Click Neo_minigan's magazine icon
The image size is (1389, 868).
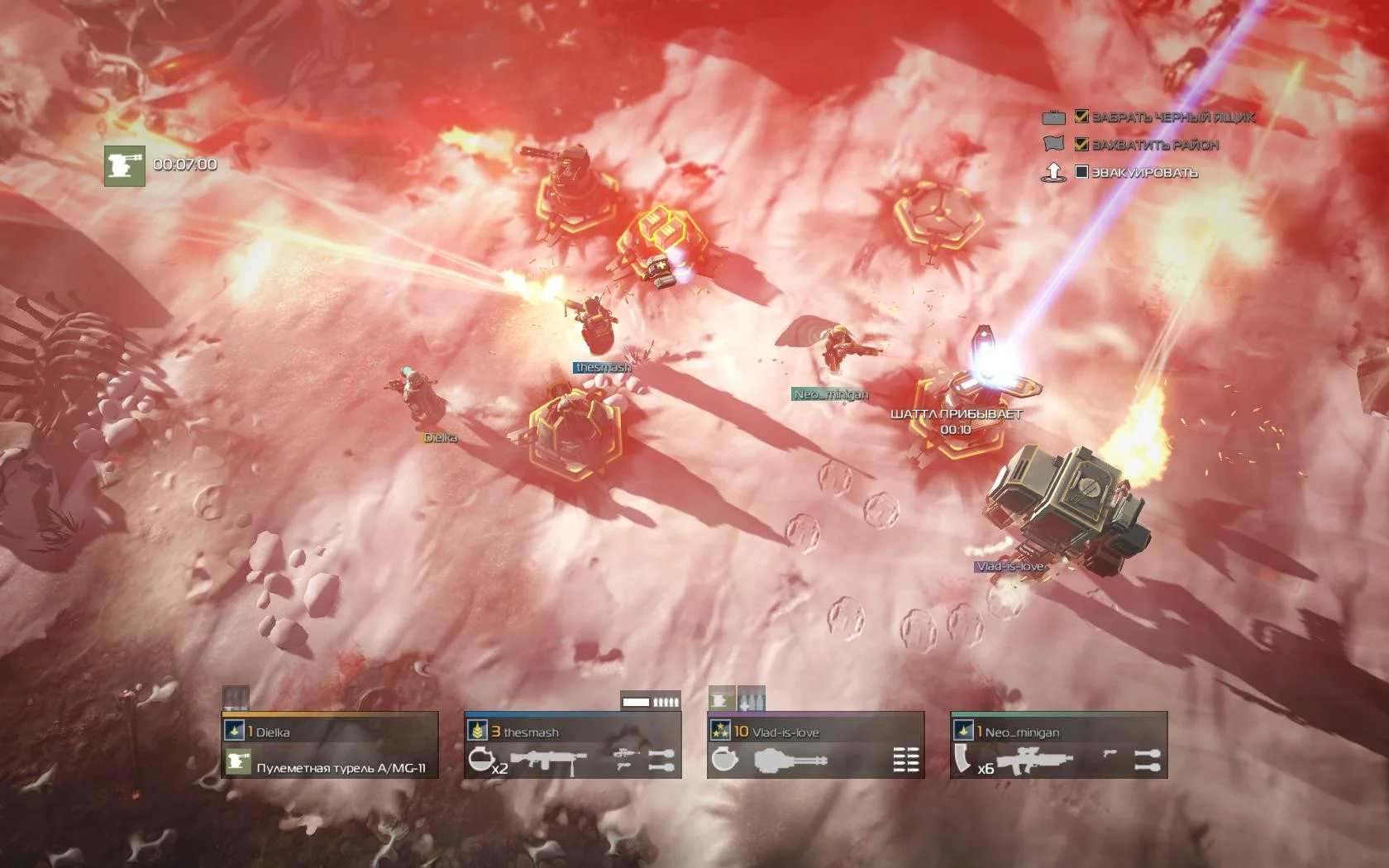point(962,760)
